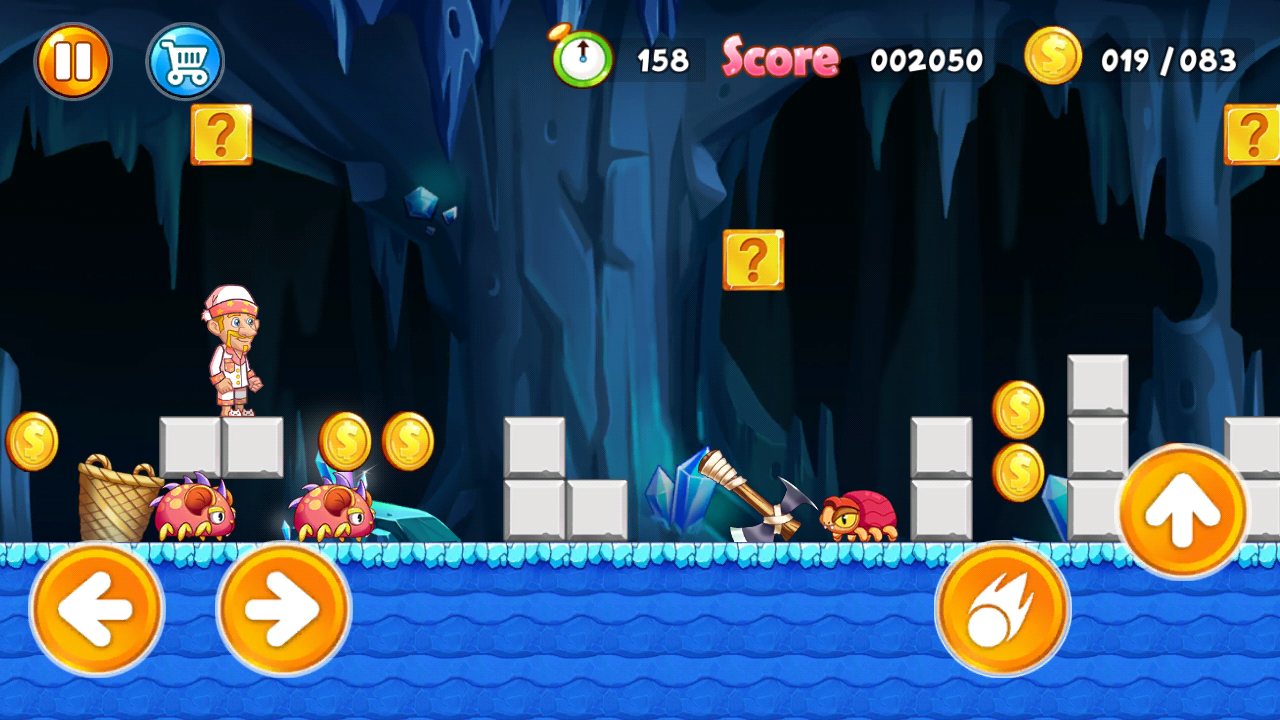This screenshot has height=720, width=1280.
Task: Tap the Score label
Action: pyautogui.click(x=782, y=58)
